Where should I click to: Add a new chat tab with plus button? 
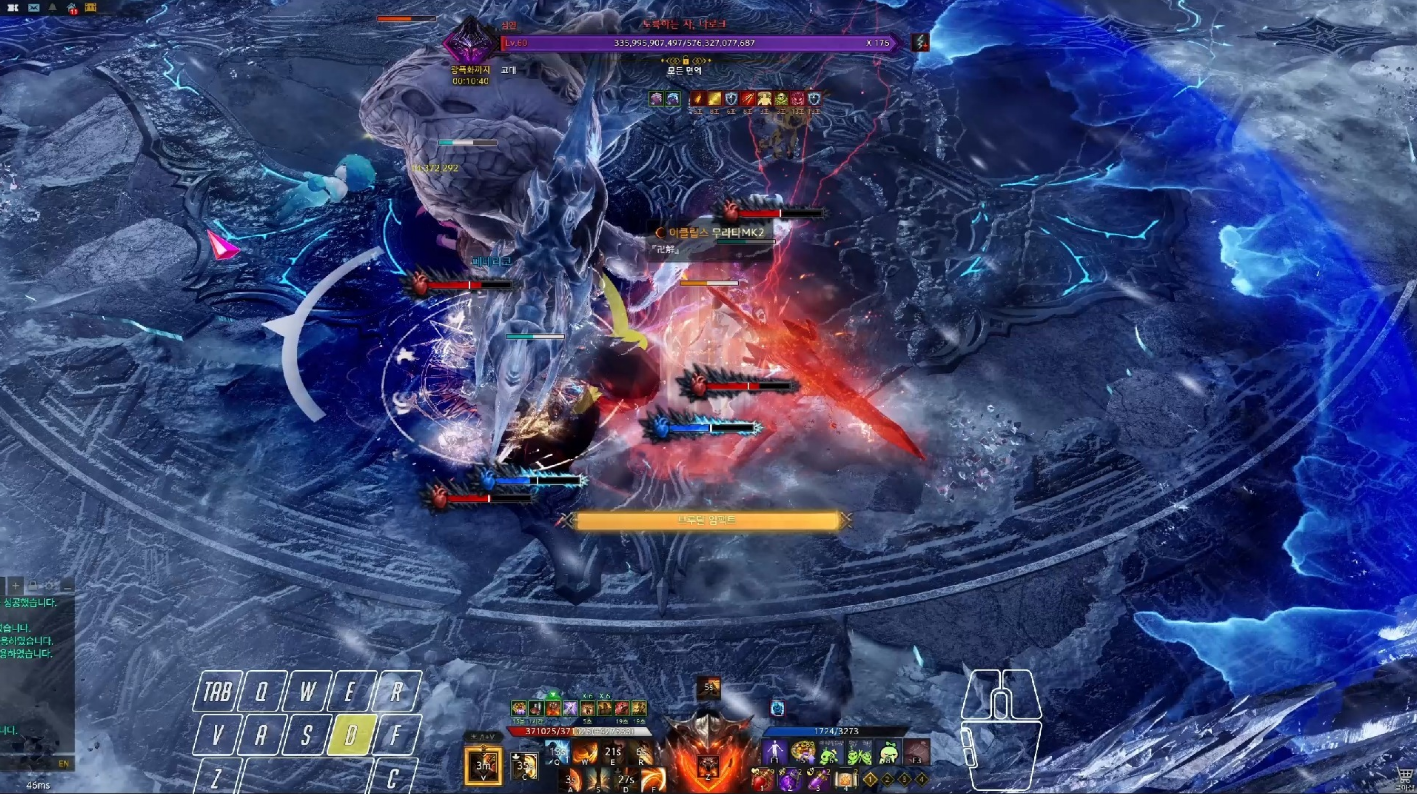coord(16,585)
